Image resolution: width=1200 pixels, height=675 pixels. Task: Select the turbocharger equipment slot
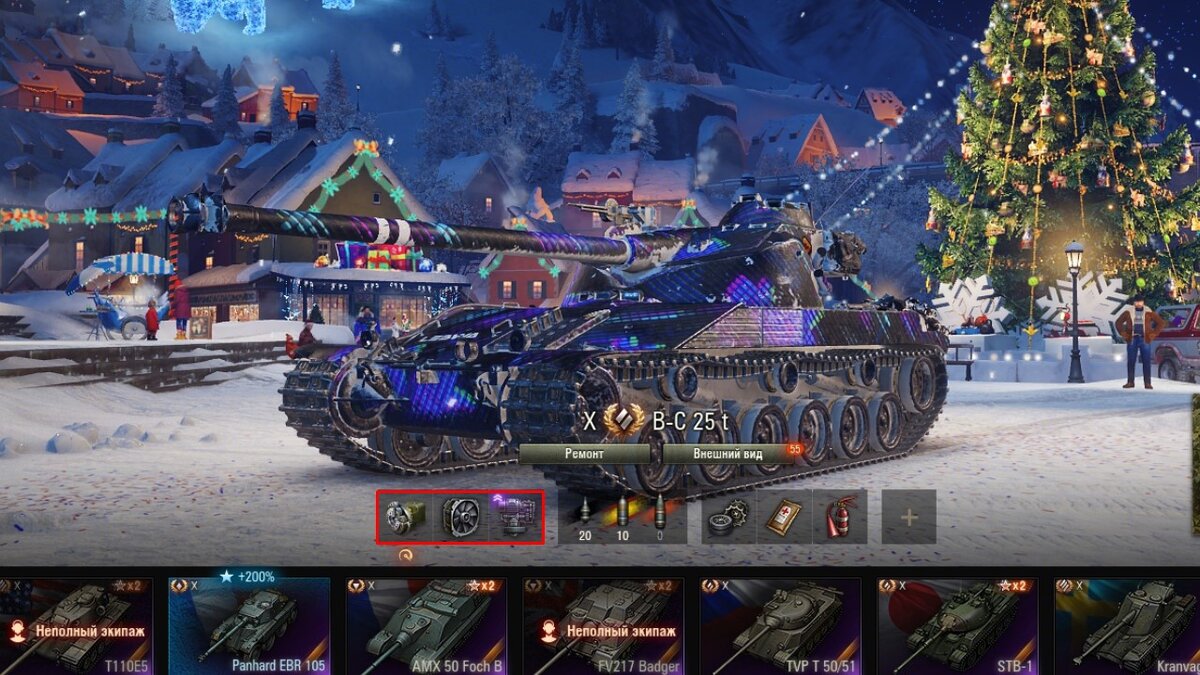(405, 517)
